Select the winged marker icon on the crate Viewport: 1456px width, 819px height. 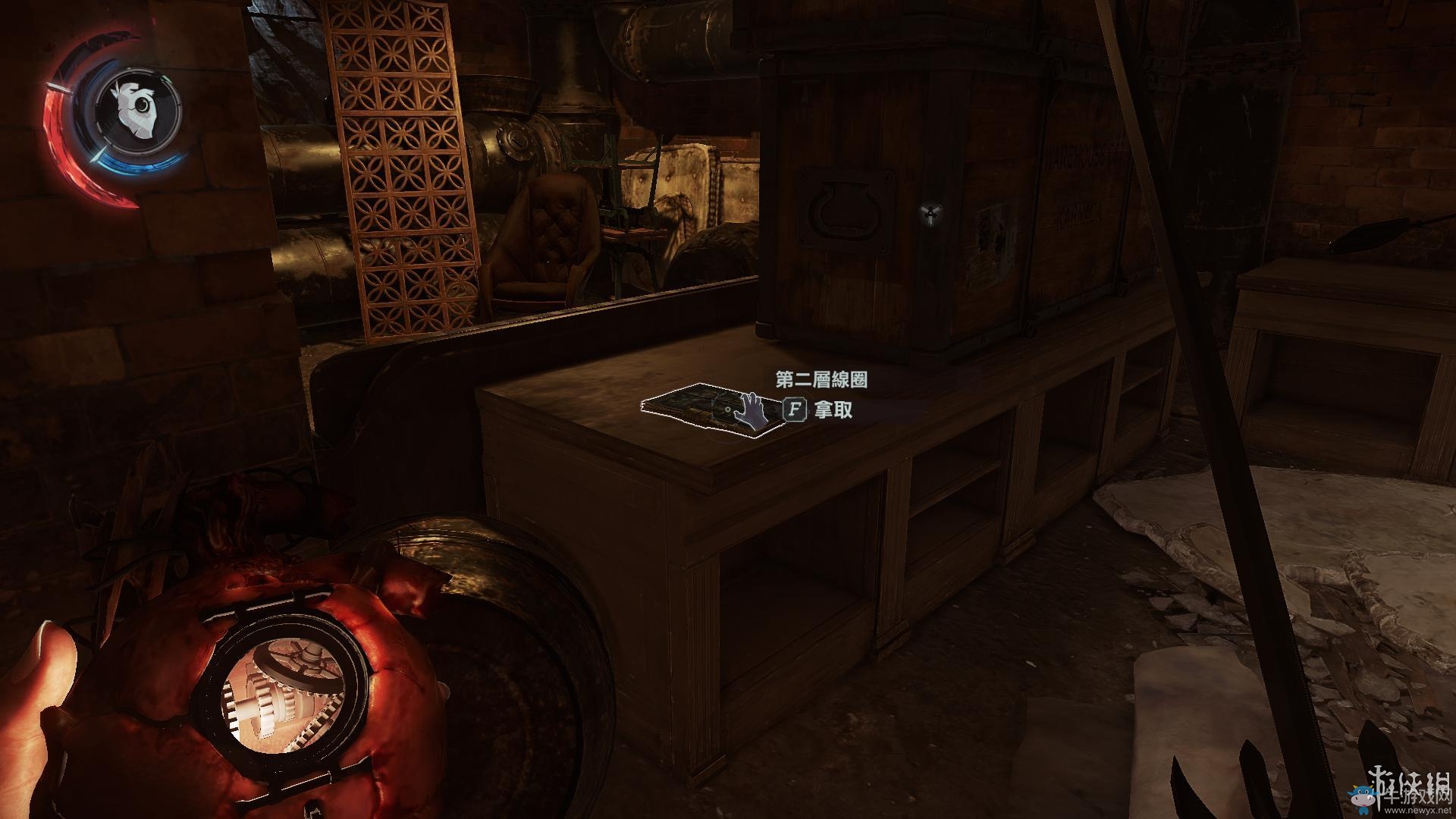click(x=930, y=215)
